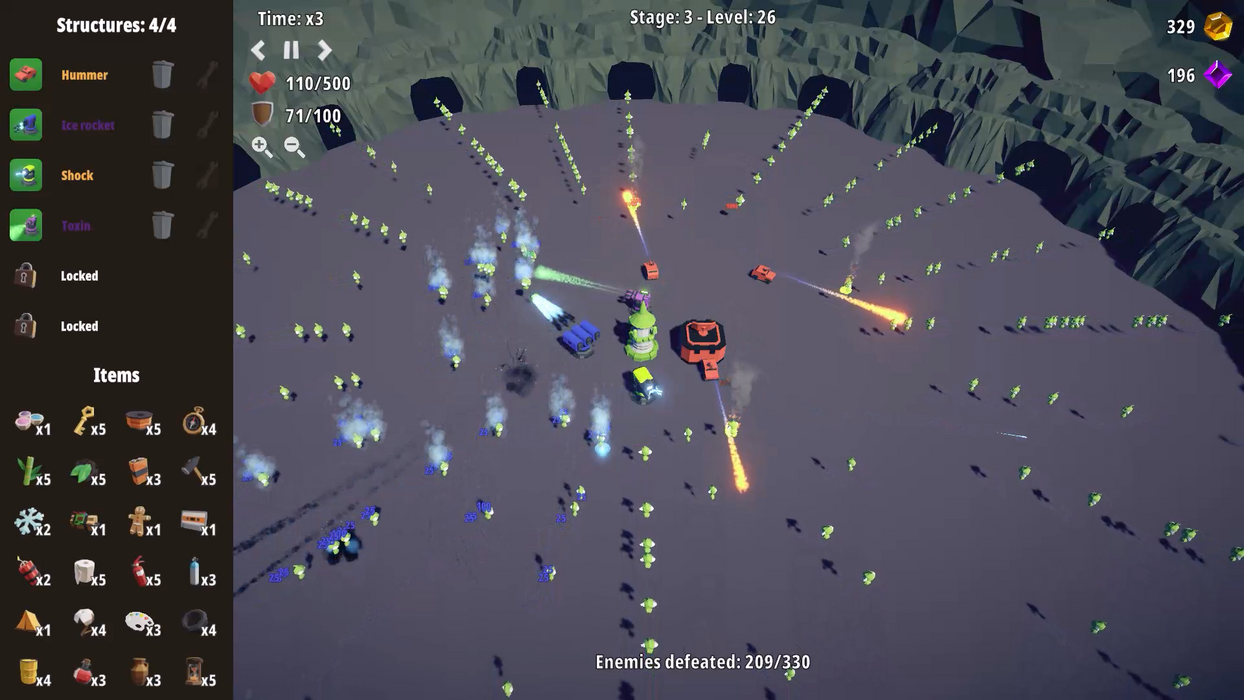Upgrade the Shock tower with its wrench
This screenshot has width=1244, height=700.
click(207, 175)
